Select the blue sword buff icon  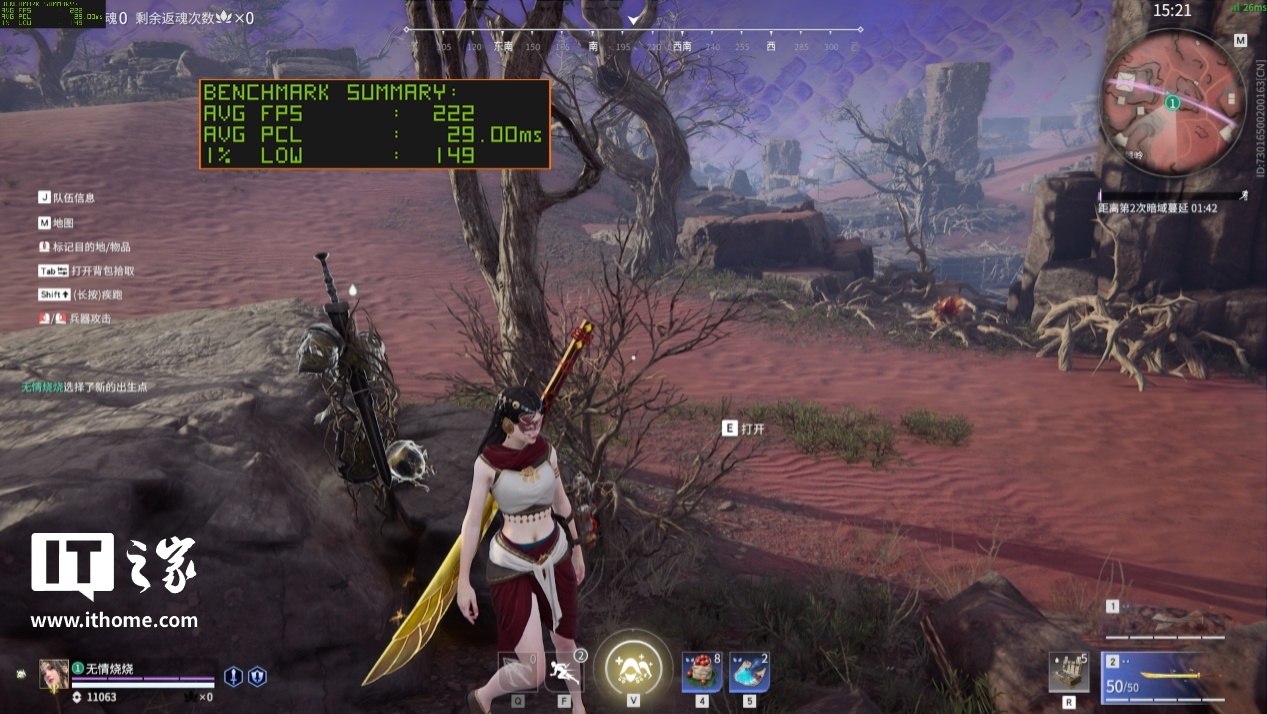click(x=234, y=677)
